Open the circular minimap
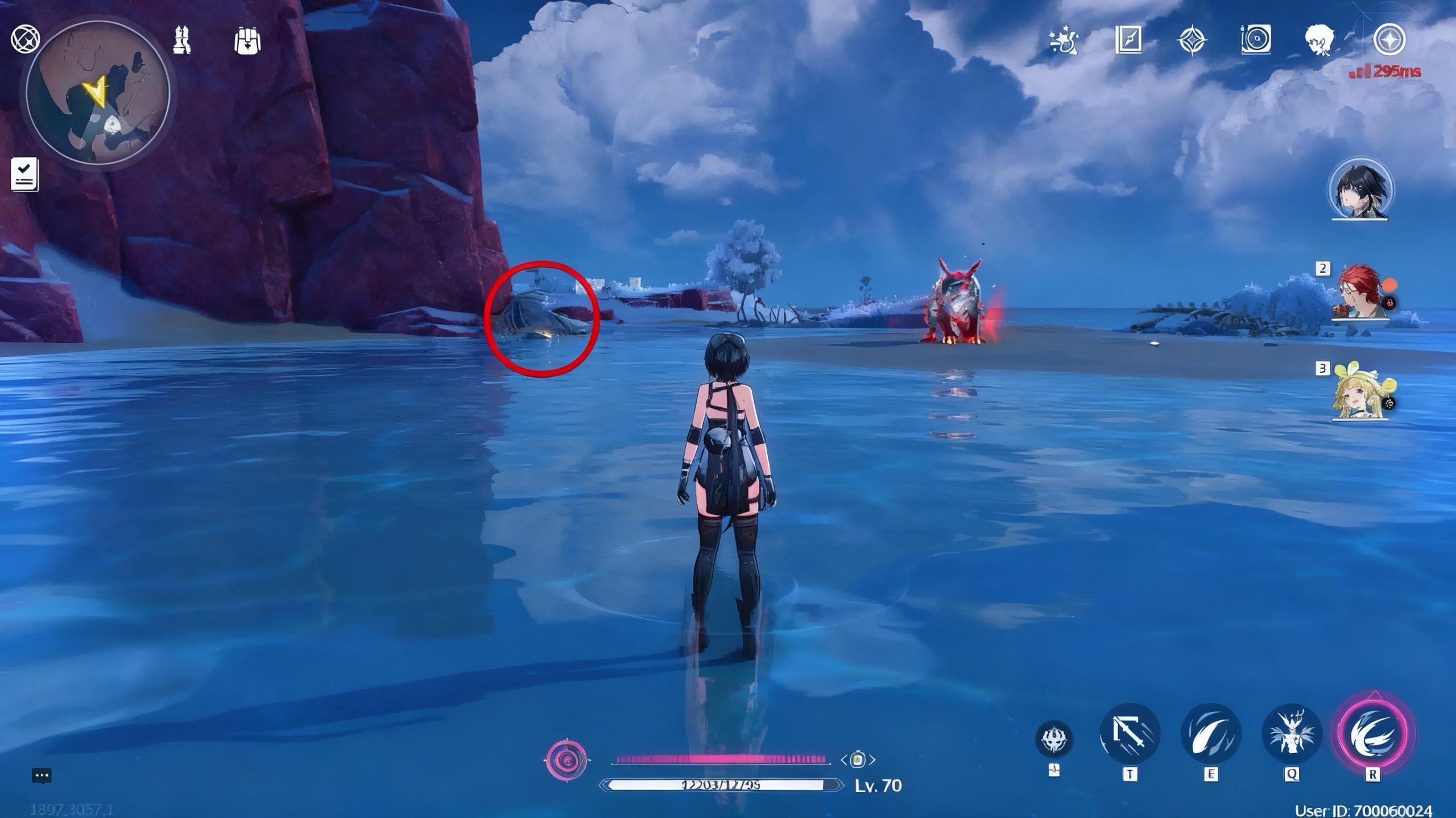Screen dimensions: 1456x818 click(98, 94)
